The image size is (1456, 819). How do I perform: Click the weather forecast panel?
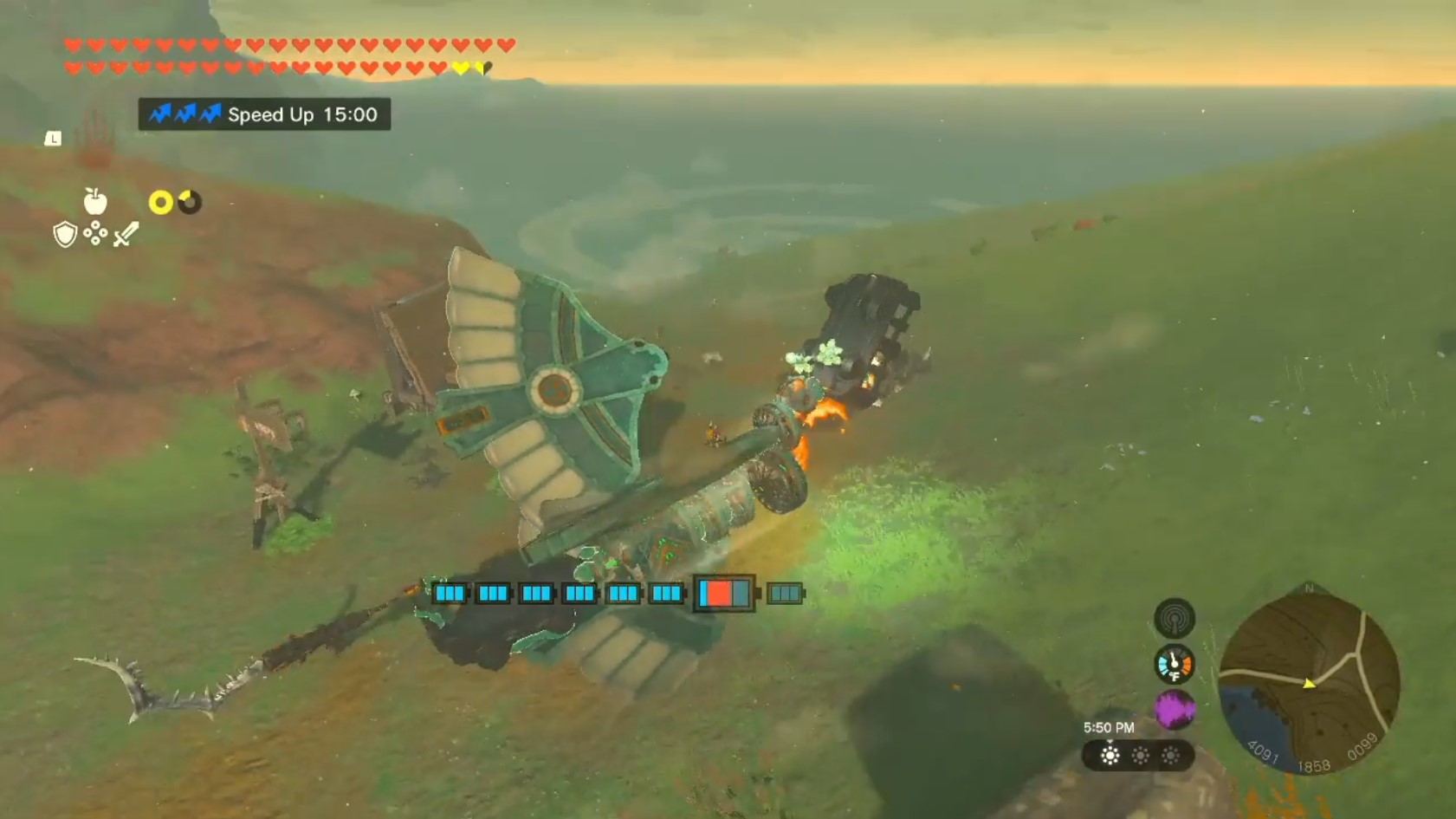[1139, 756]
